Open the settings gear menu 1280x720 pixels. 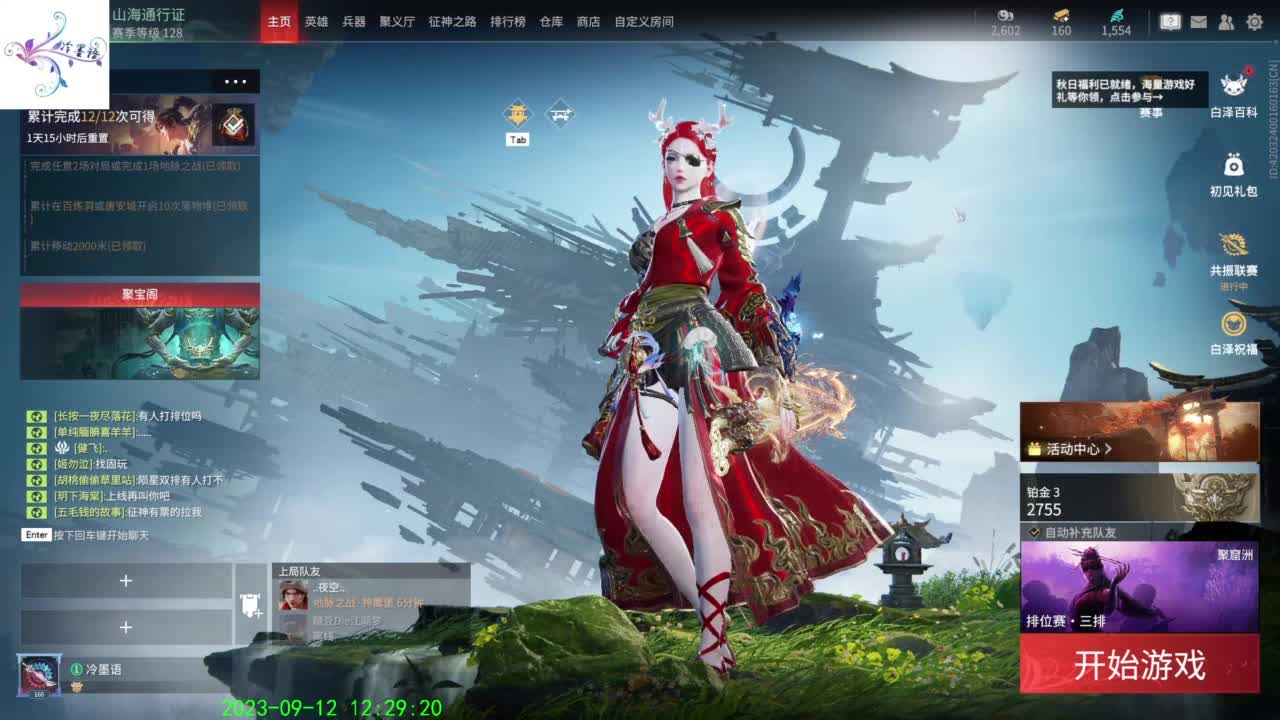click(1254, 22)
